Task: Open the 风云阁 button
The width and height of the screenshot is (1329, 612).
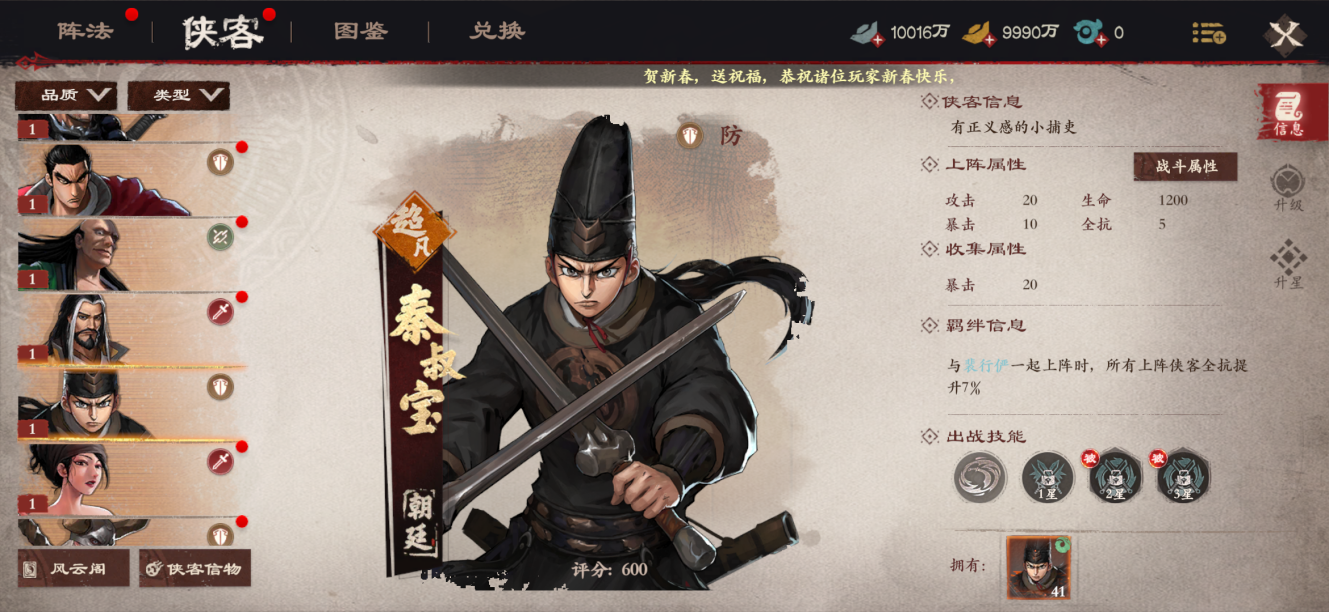Action: click(74, 568)
